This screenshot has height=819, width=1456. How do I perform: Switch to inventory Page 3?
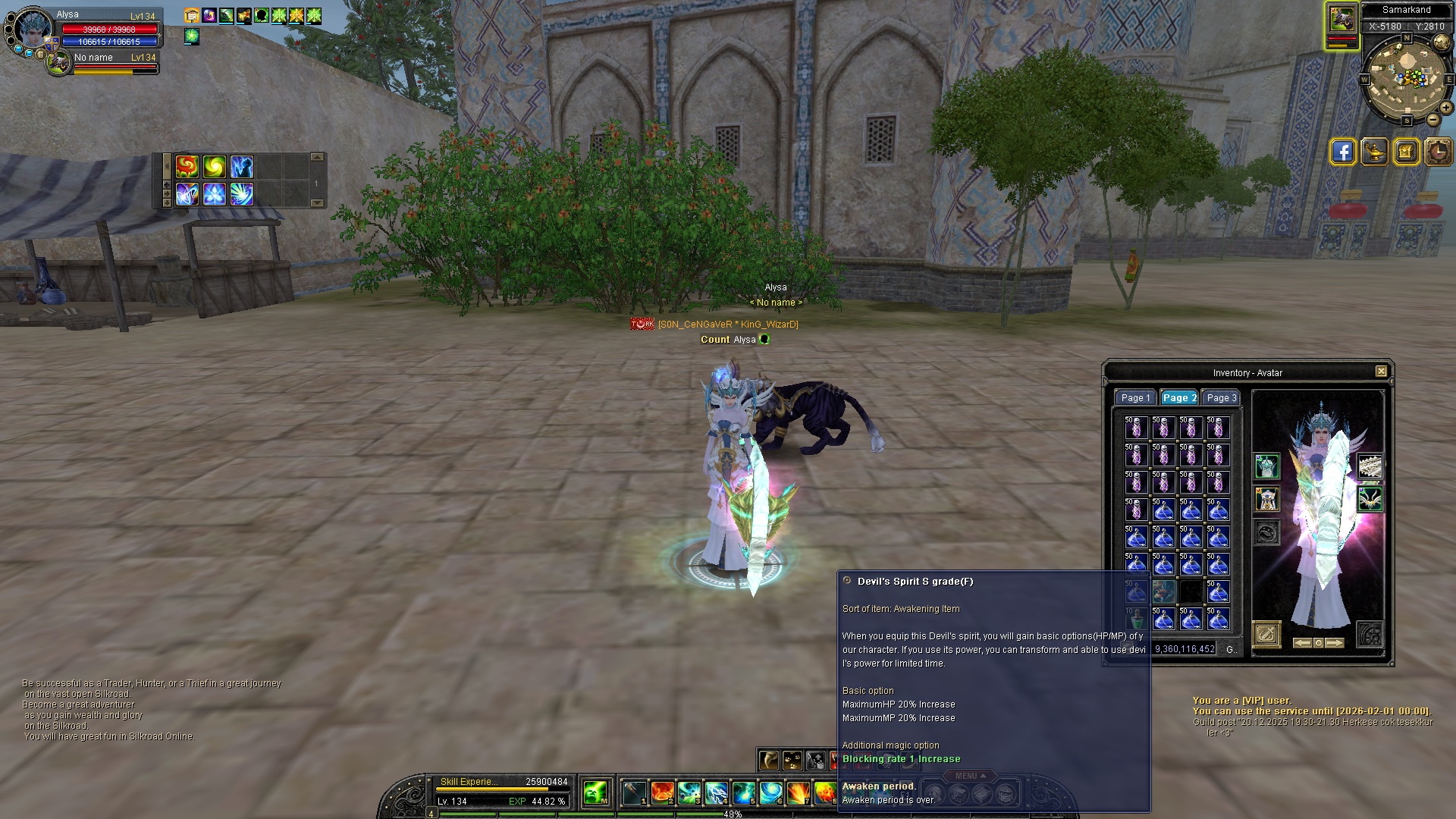(1221, 398)
